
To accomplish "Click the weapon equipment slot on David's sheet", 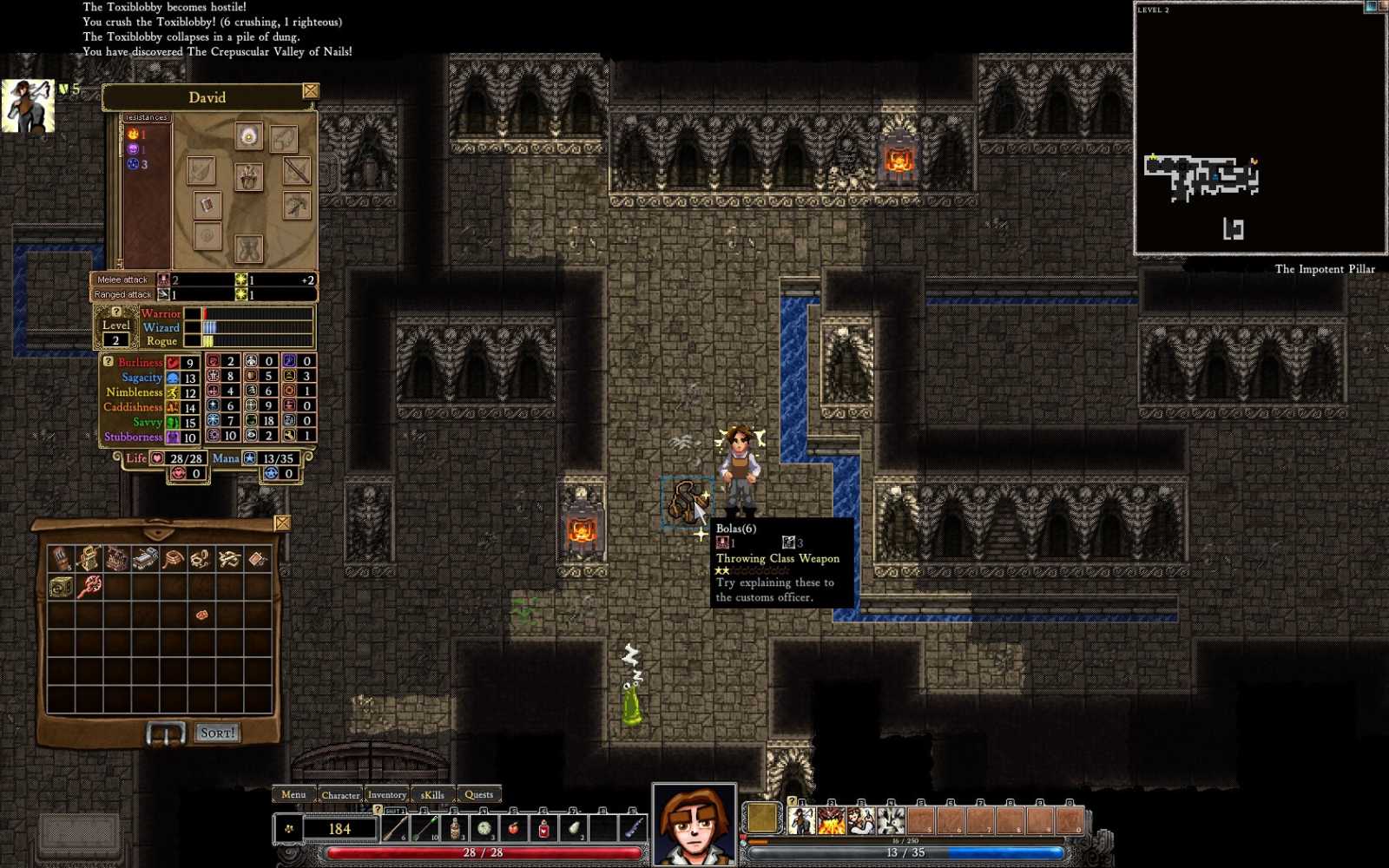I will [x=295, y=171].
